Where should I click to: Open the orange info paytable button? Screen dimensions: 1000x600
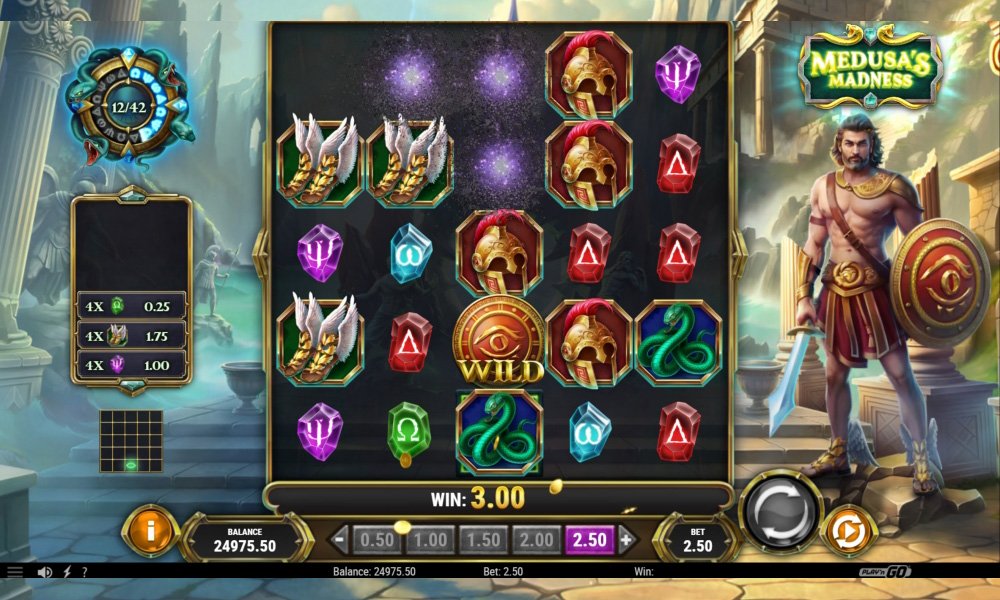point(150,532)
